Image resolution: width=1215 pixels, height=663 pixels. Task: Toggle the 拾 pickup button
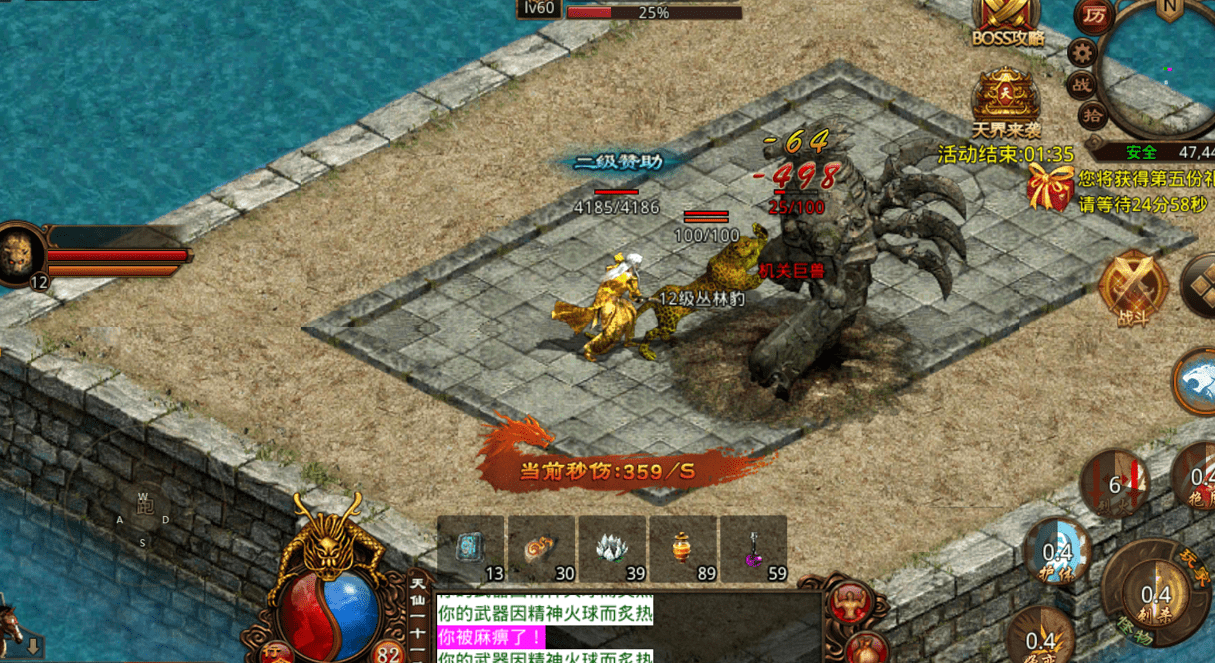click(x=1094, y=115)
